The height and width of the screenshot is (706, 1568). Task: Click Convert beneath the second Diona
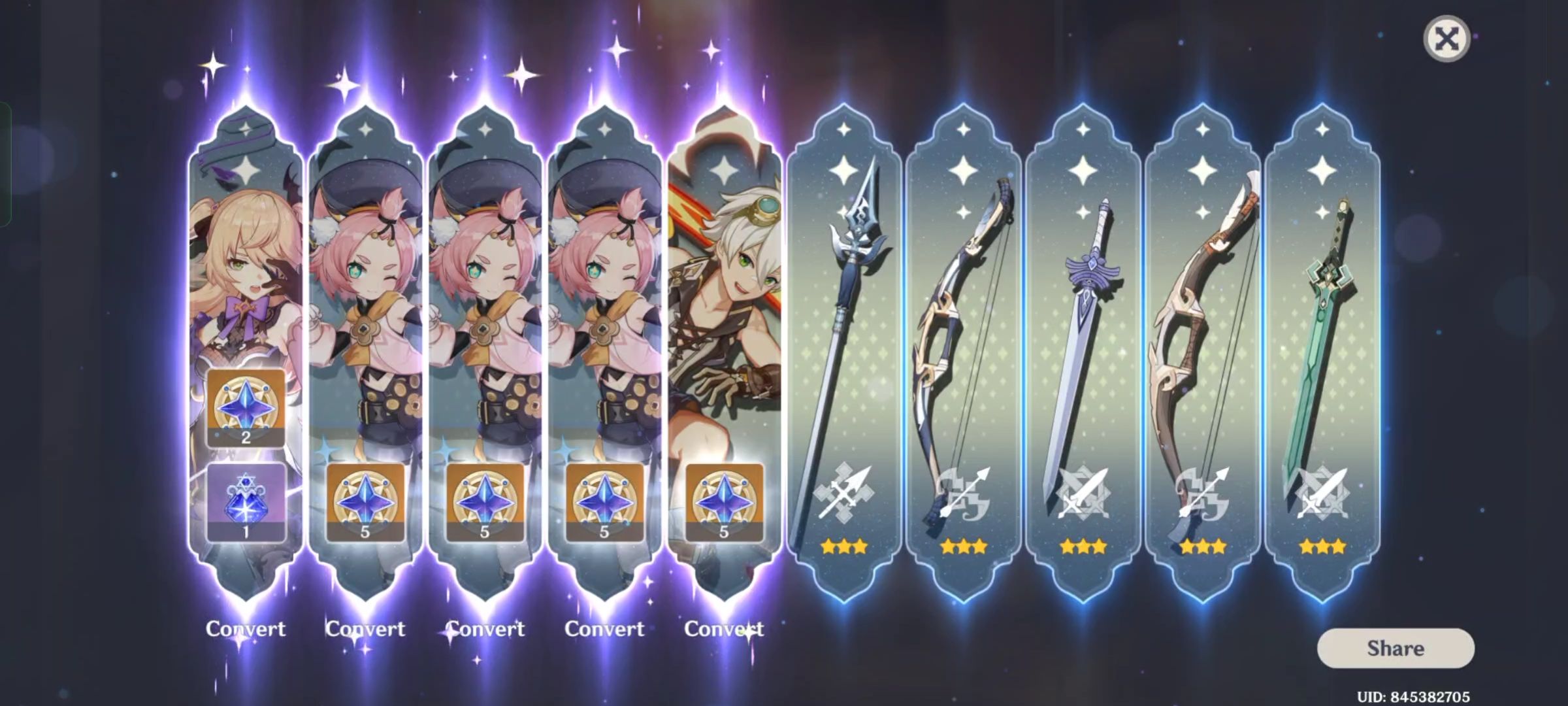click(487, 628)
